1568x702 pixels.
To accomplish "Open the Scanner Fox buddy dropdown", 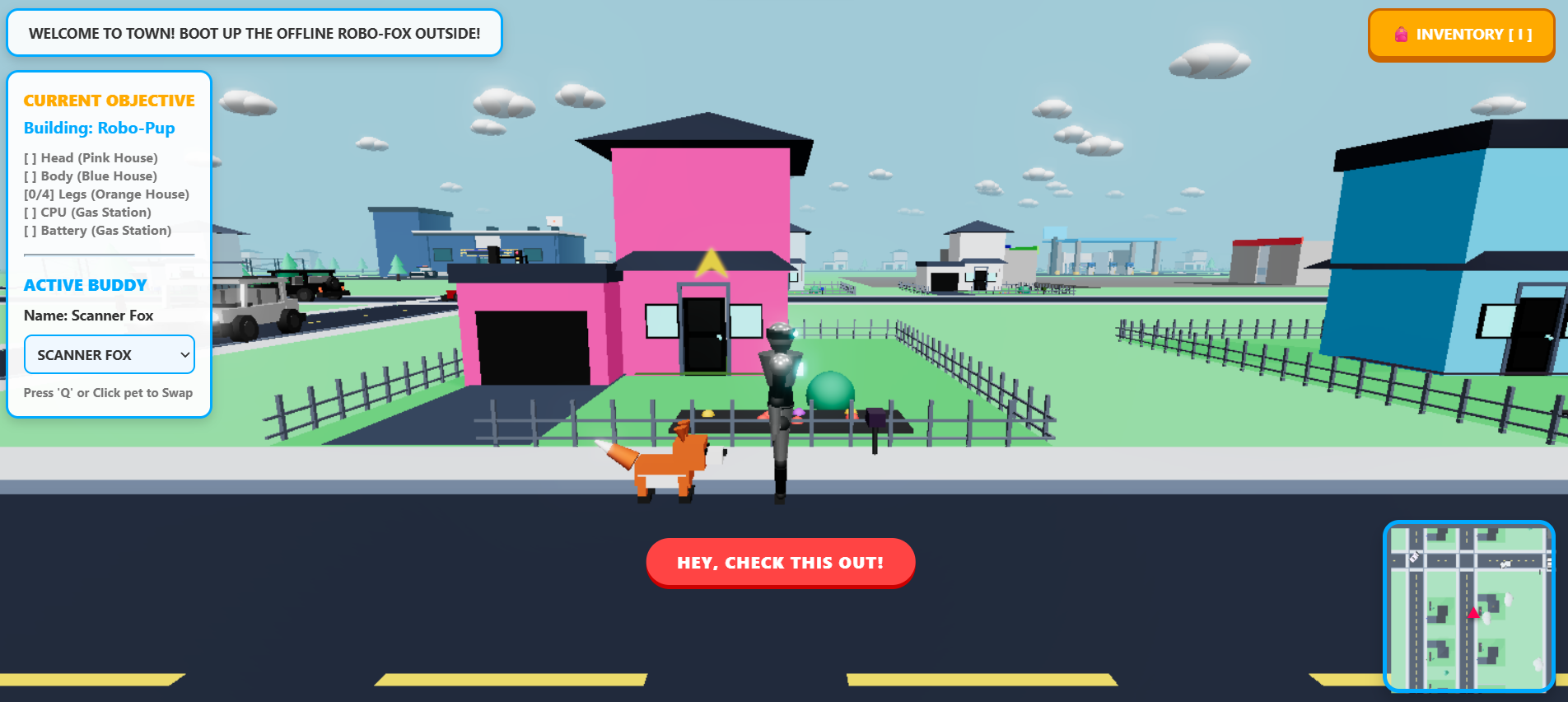I will [110, 355].
